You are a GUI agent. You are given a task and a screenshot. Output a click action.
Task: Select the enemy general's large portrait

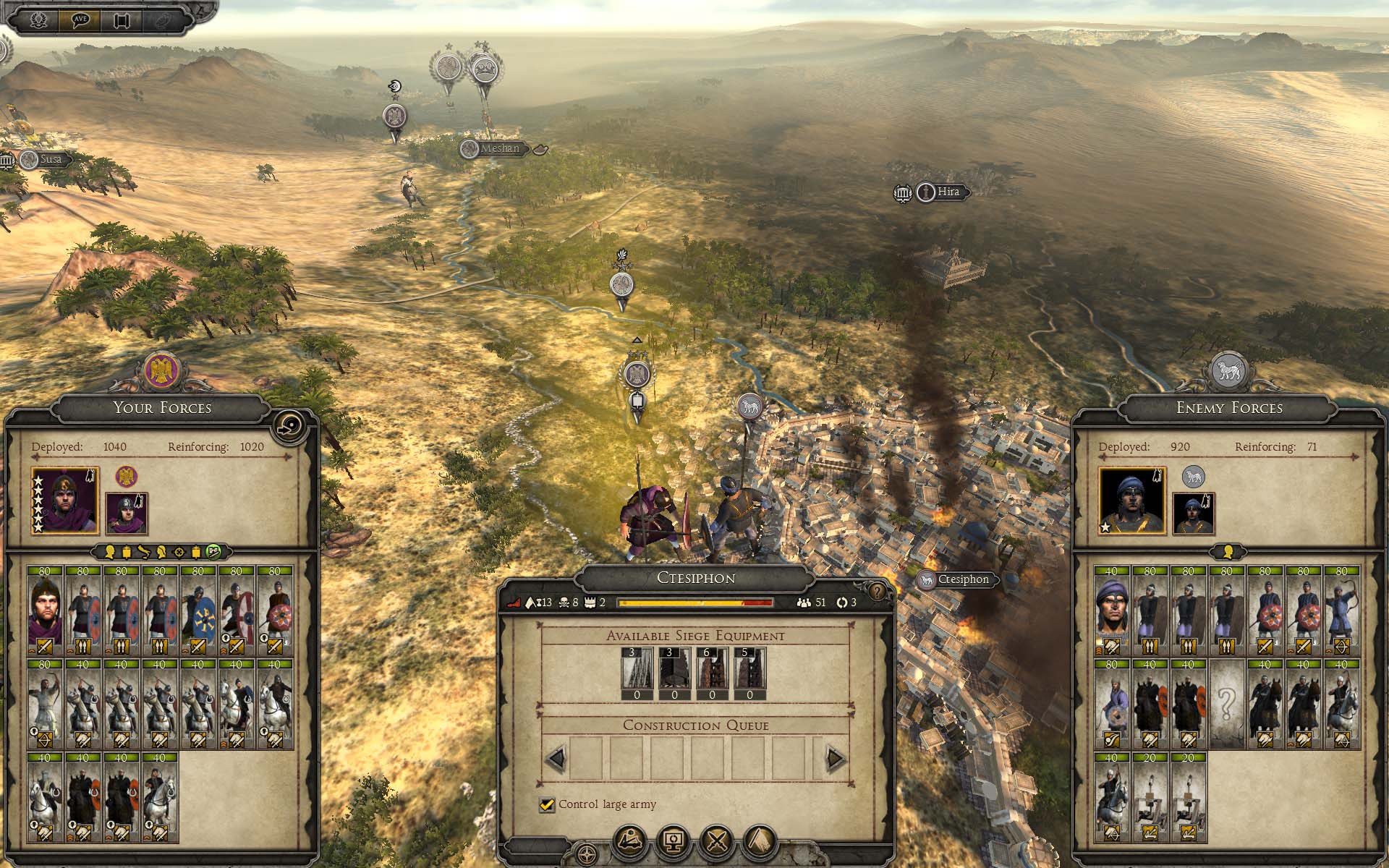pyautogui.click(x=1132, y=501)
